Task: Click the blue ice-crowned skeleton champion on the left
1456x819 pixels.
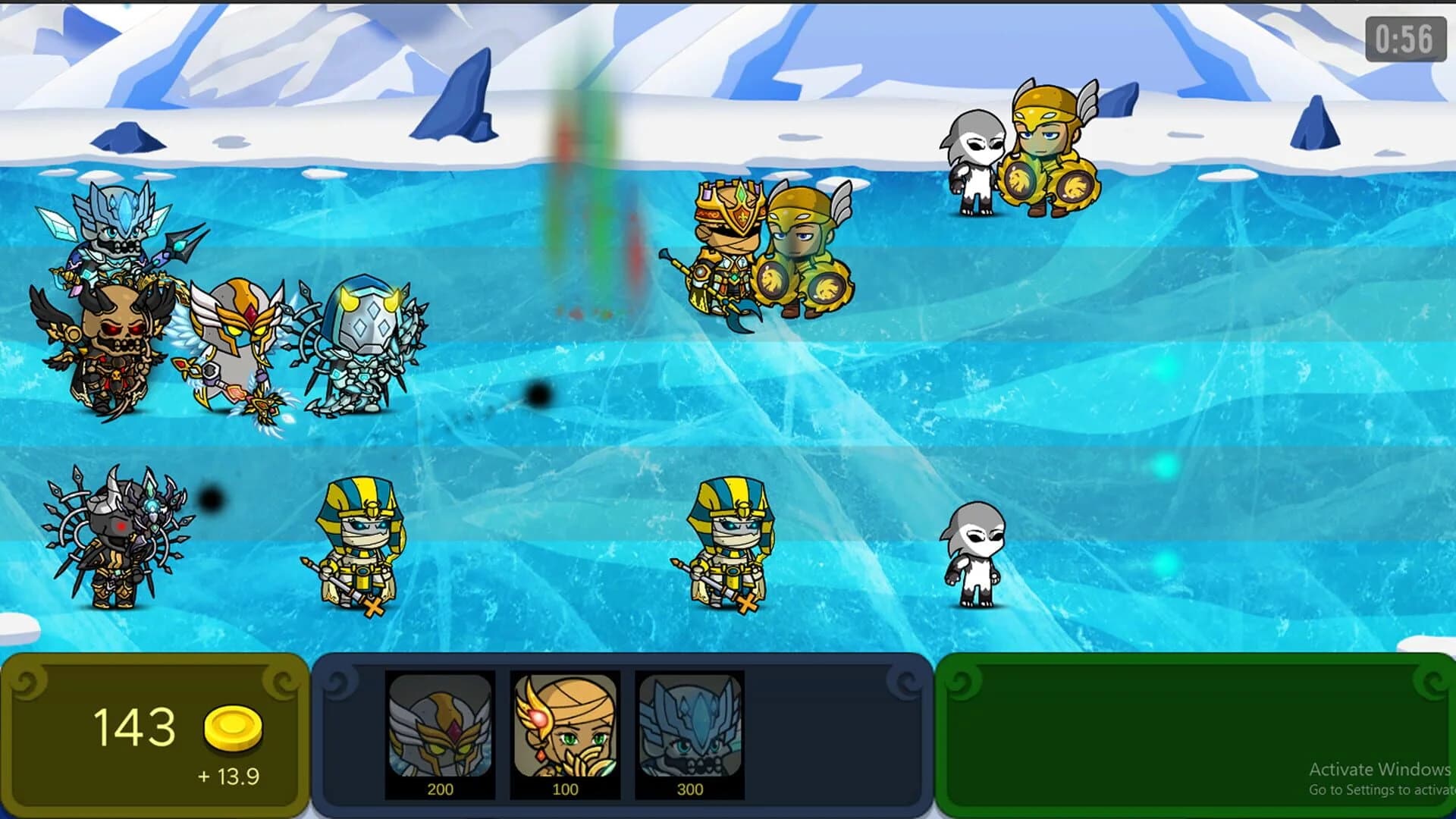Action: click(118, 243)
